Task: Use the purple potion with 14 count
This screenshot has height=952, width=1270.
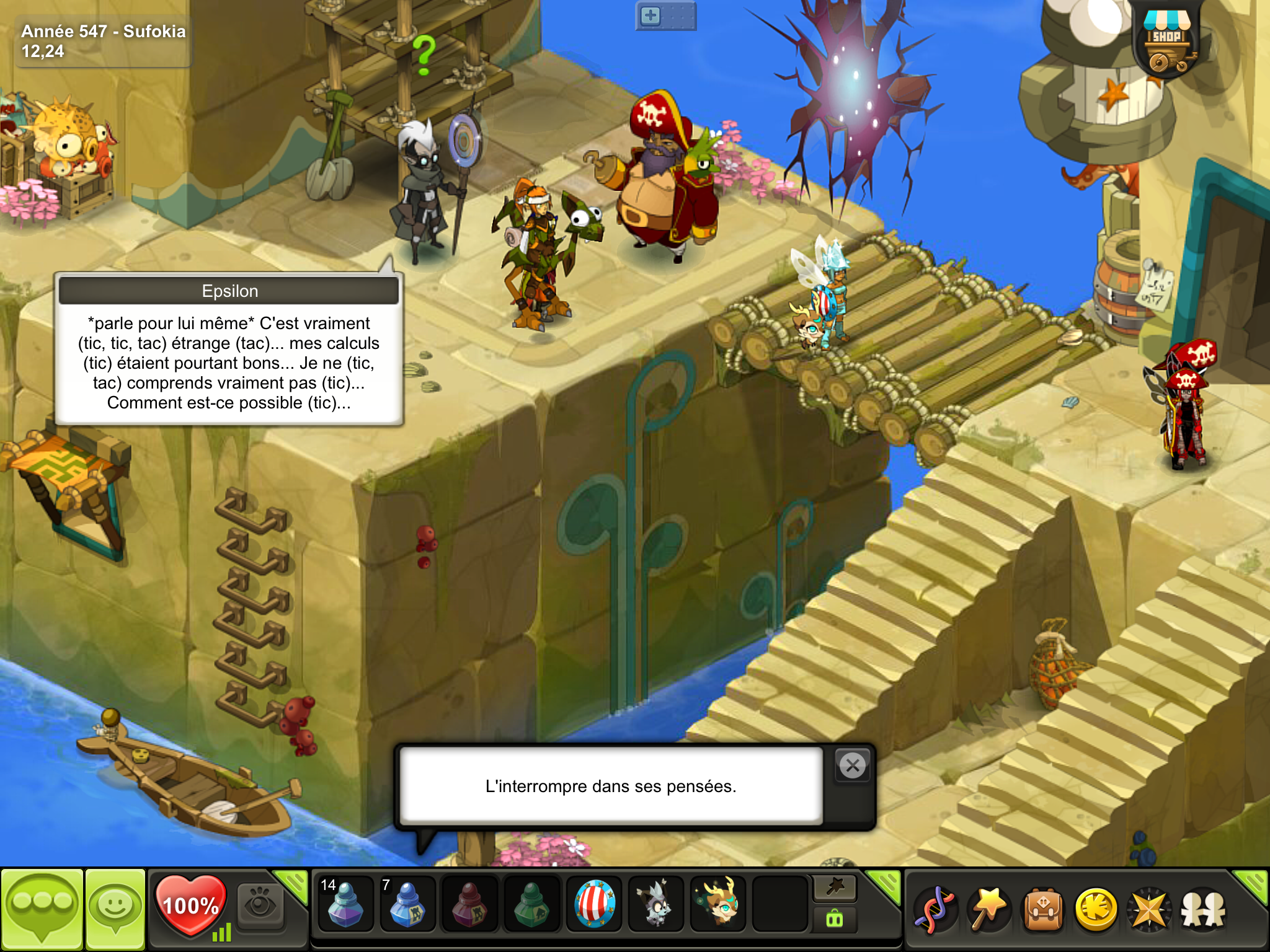Action: pos(345,904)
